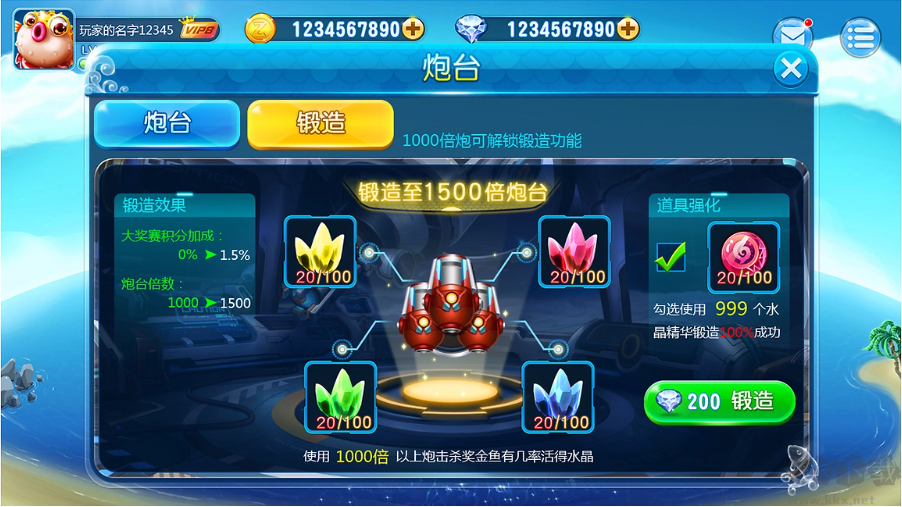The width and height of the screenshot is (902, 507).
Task: Select the green crystal slot
Action: click(x=340, y=397)
